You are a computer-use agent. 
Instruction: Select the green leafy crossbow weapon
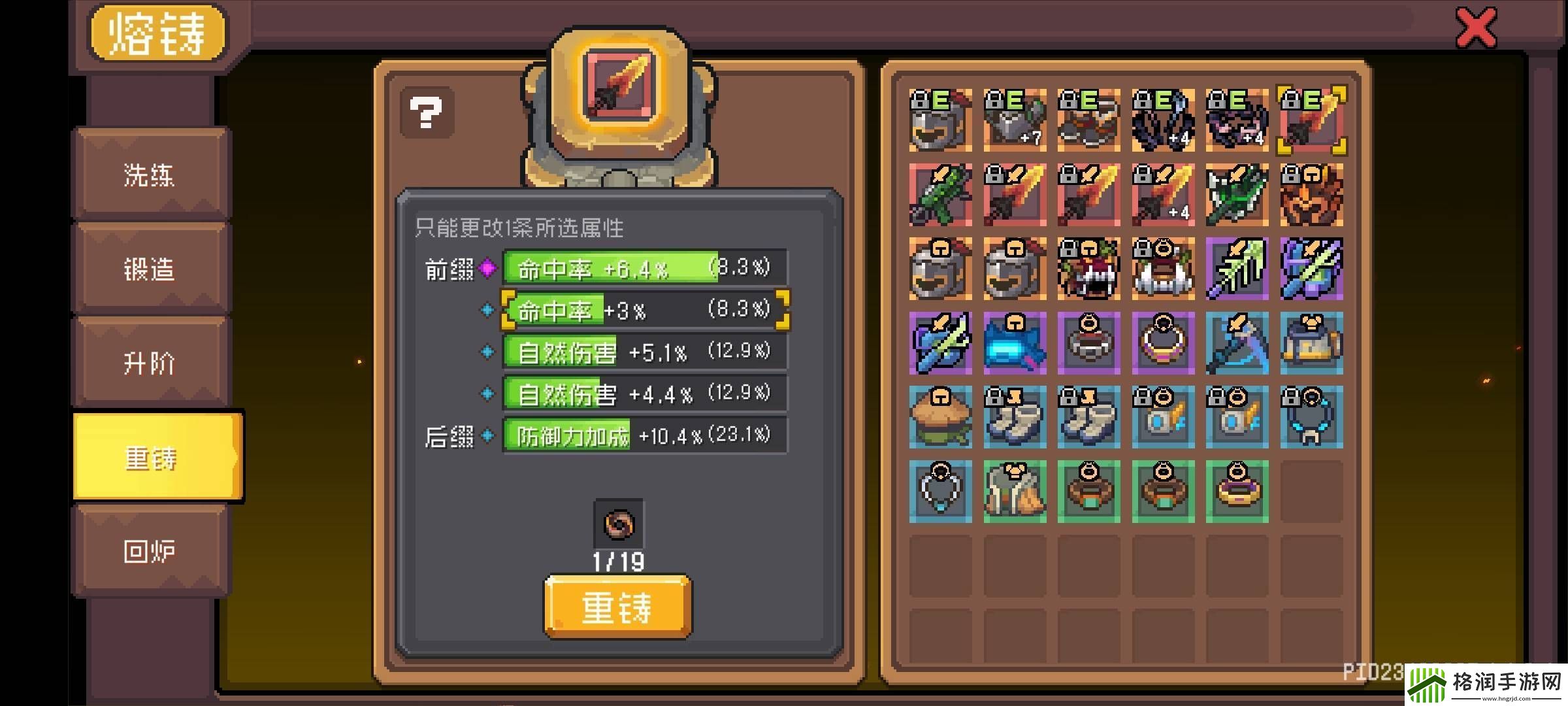click(940, 195)
